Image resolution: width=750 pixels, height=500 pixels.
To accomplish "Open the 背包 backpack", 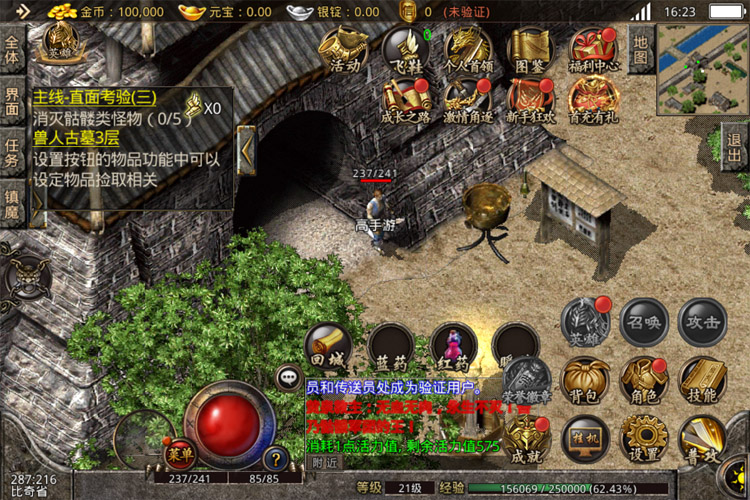I will pyautogui.click(x=586, y=380).
